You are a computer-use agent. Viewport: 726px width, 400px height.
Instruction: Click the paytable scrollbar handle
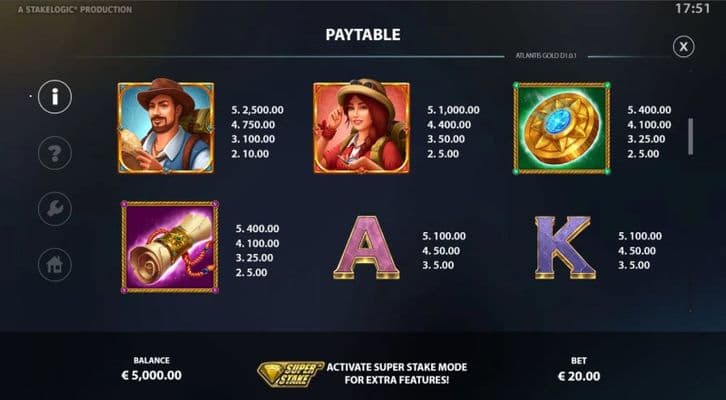coord(689,136)
